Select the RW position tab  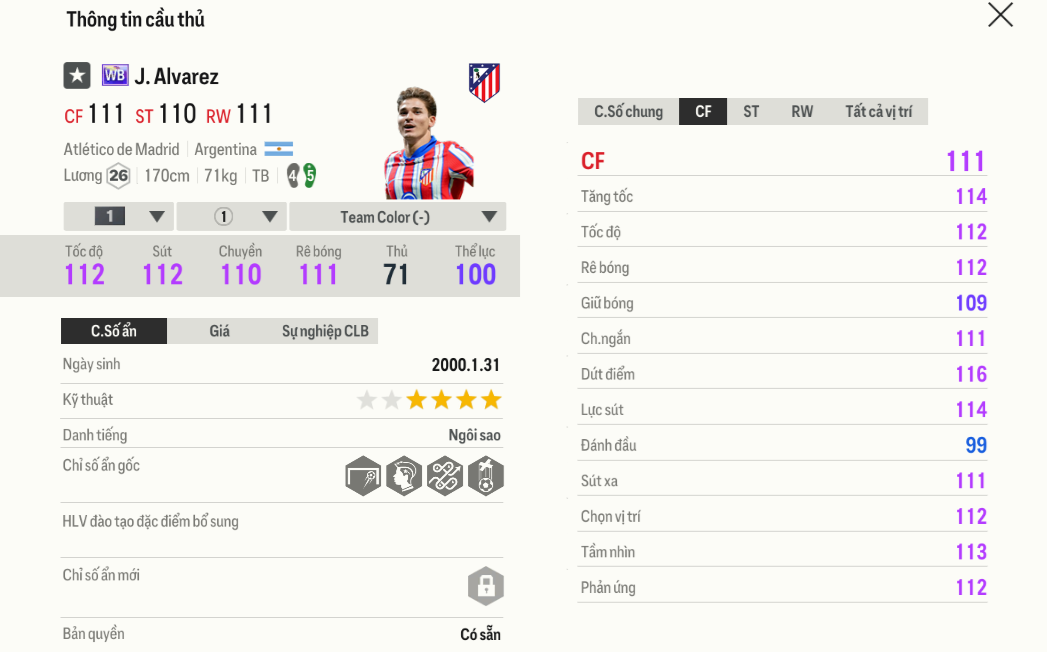802,112
